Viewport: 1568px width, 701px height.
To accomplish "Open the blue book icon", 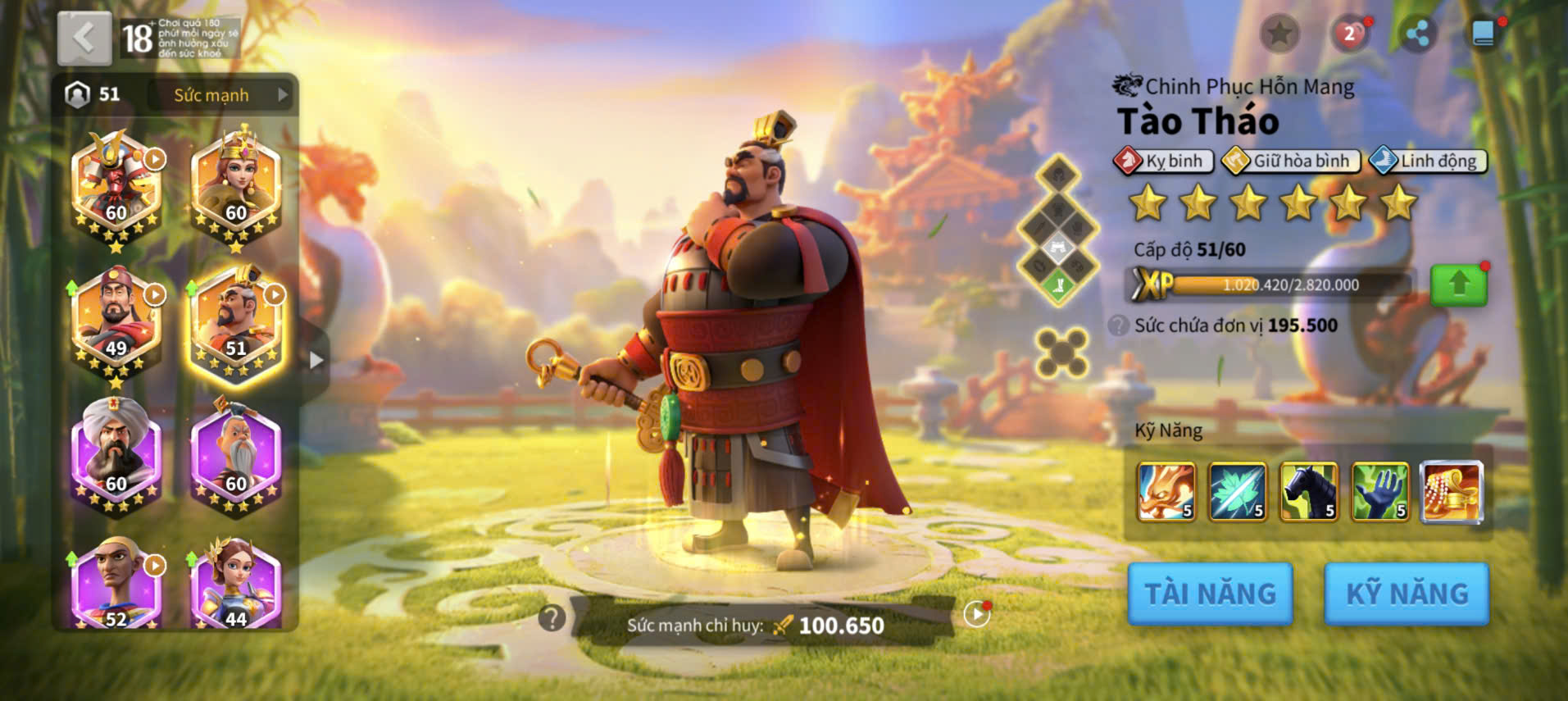I will click(1483, 34).
